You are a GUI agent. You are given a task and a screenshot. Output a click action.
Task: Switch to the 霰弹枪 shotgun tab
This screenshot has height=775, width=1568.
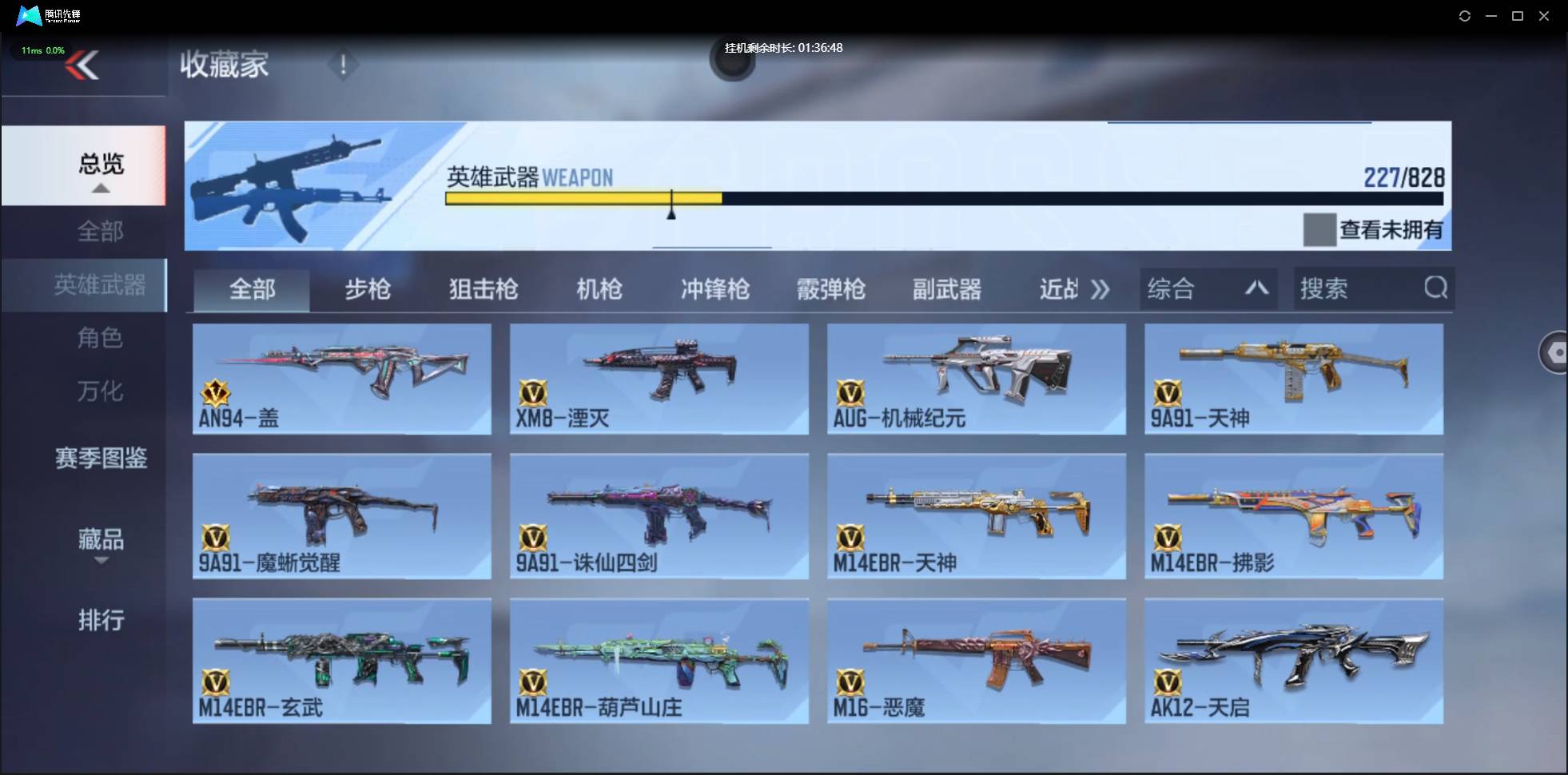[831, 289]
